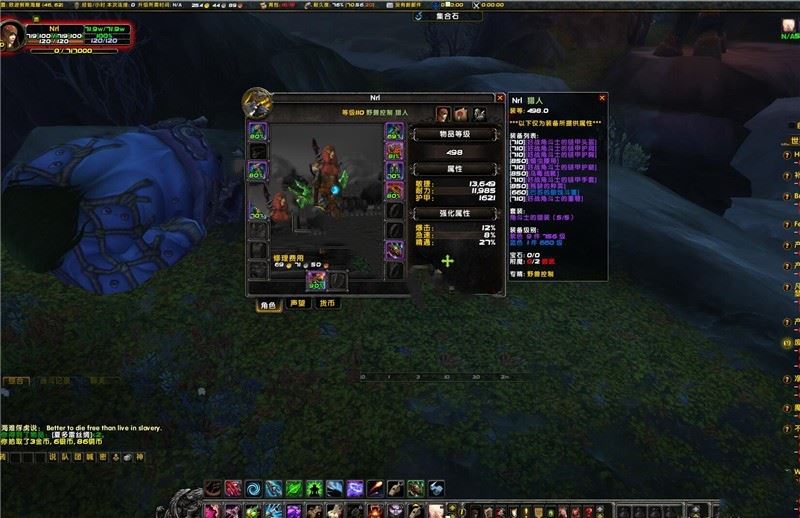Close the equipment stats side panel
The width and height of the screenshot is (800, 518).
tap(602, 99)
